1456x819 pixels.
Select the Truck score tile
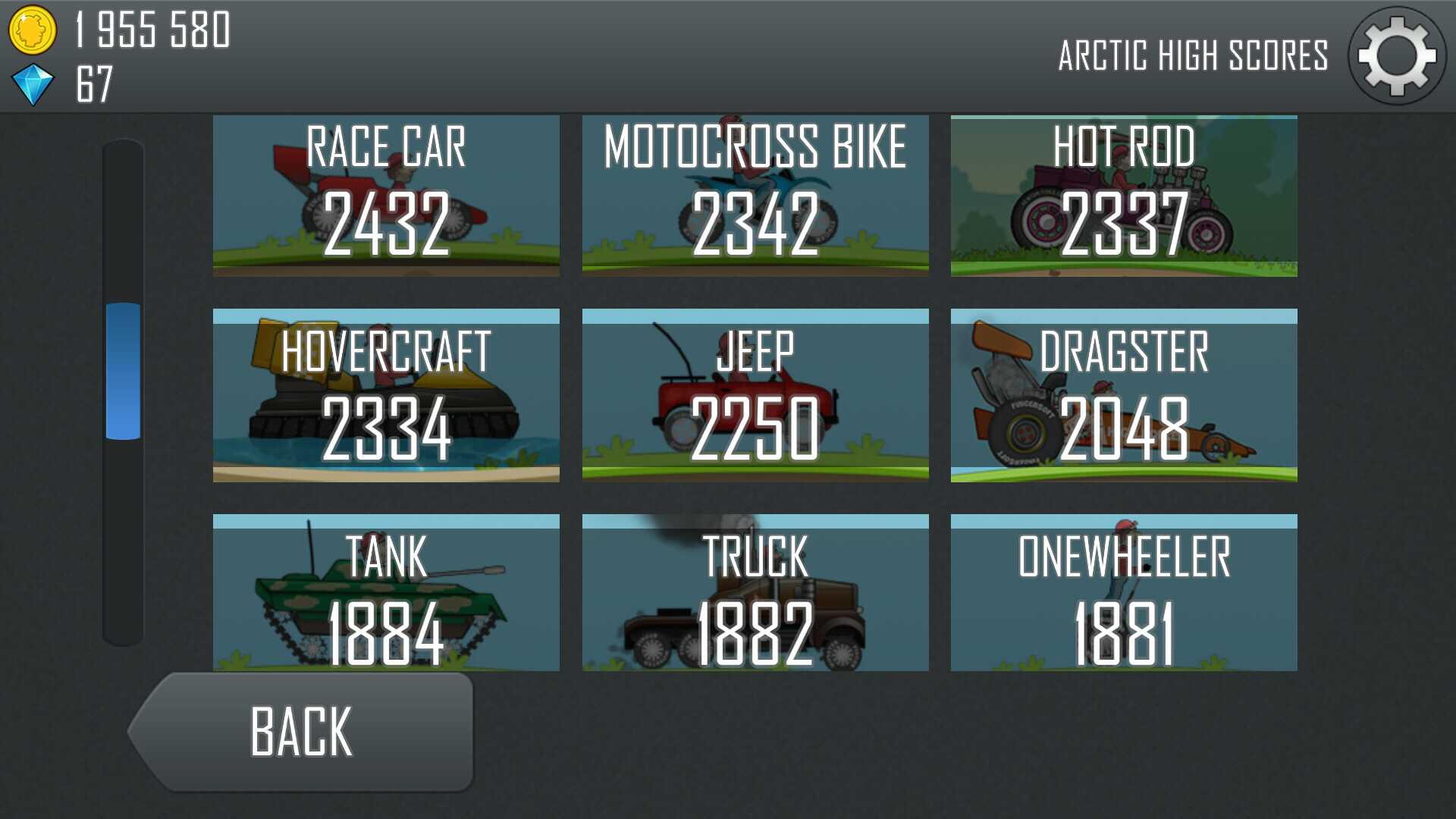click(755, 592)
